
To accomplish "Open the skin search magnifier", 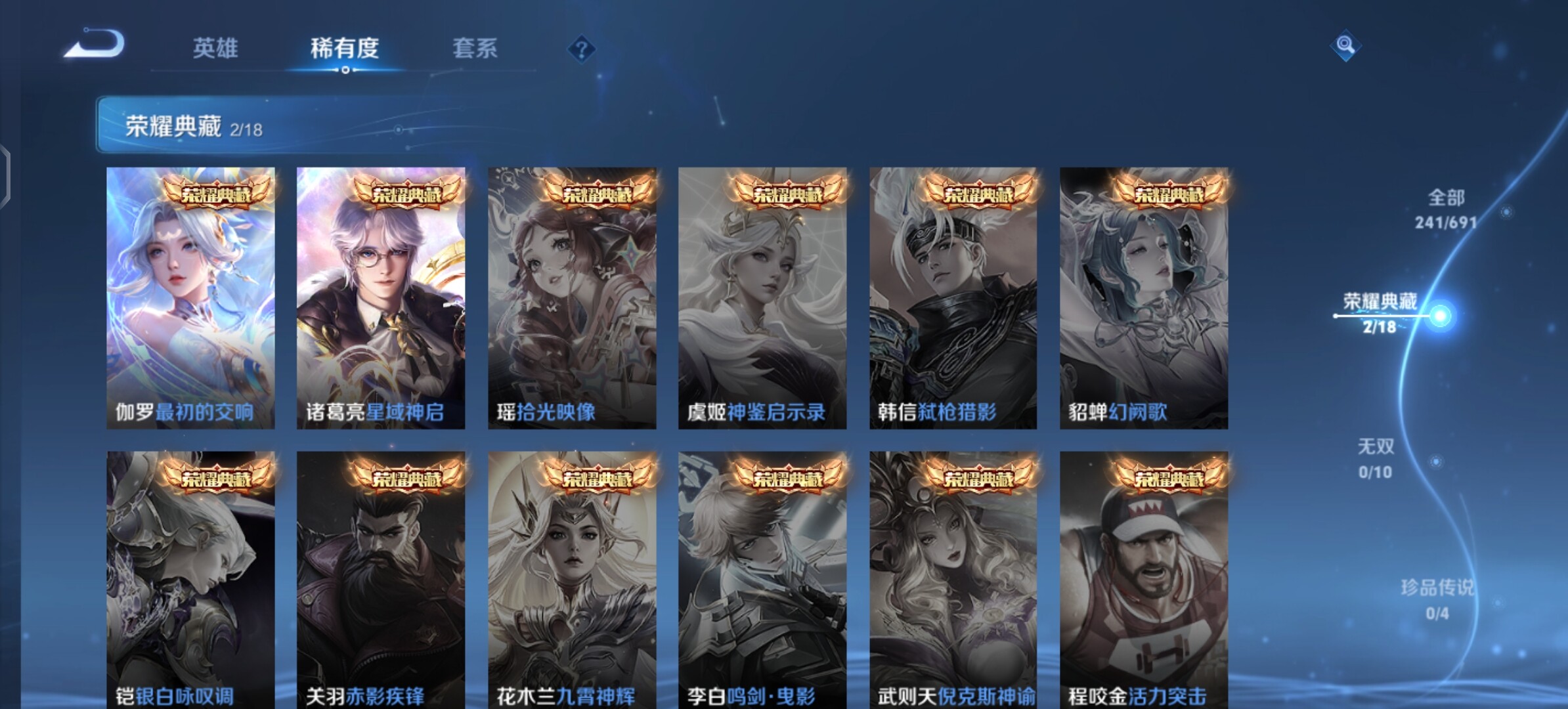I will point(1345,45).
